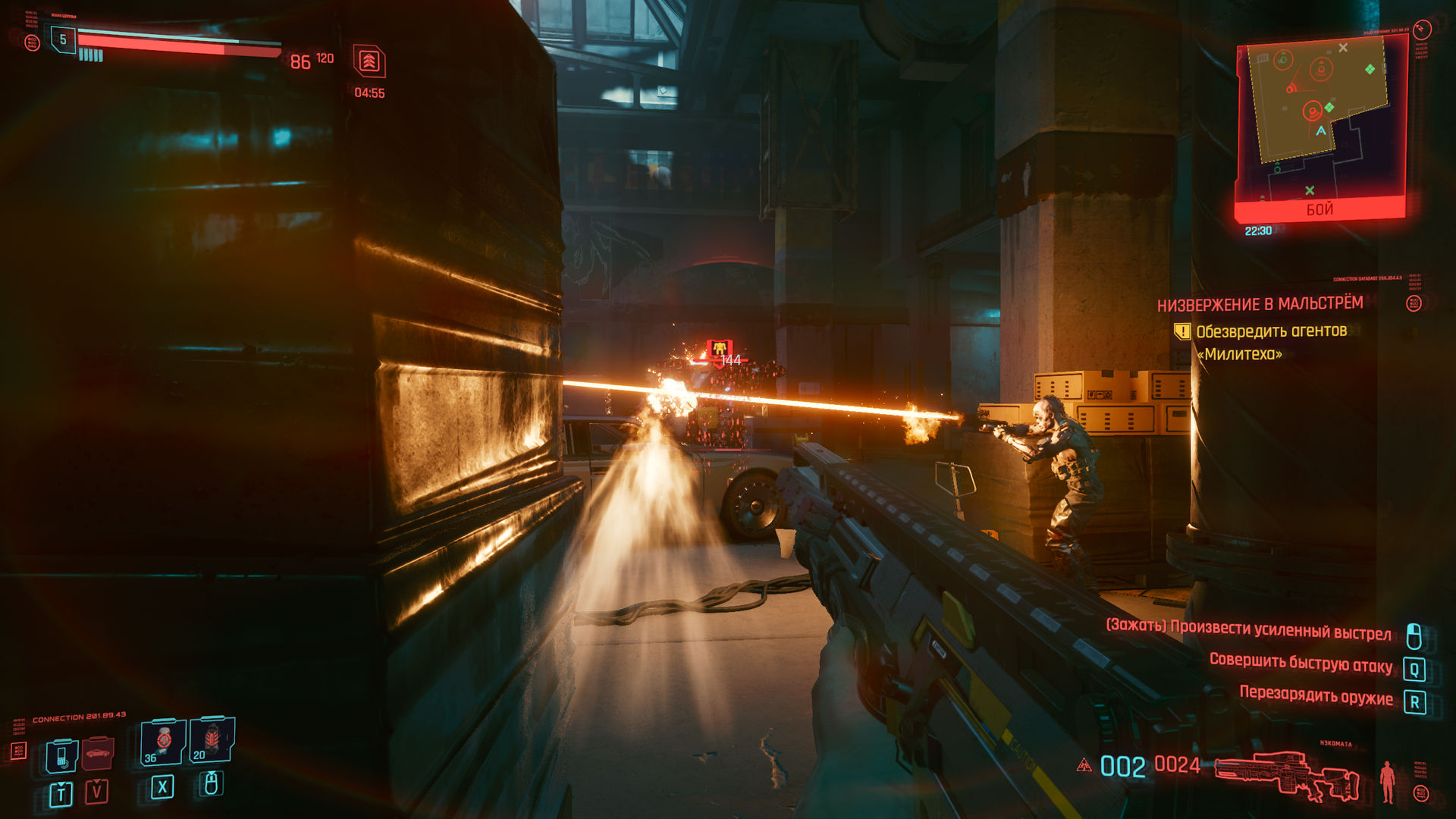
Task: Click the X keybind icon under the grenade slot
Action: point(162,788)
